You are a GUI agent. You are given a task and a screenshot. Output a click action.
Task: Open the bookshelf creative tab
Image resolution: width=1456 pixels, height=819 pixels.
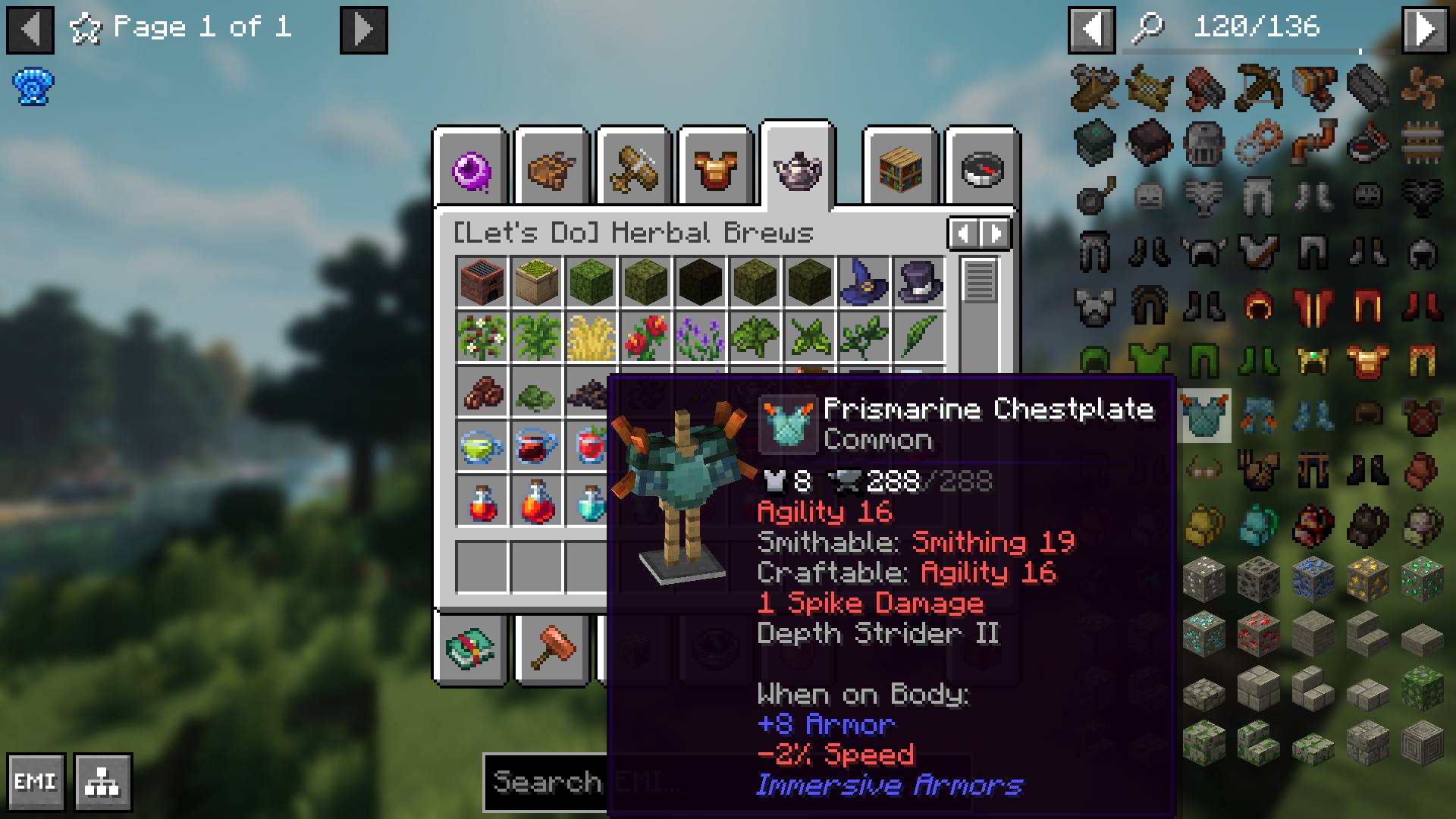[900, 168]
